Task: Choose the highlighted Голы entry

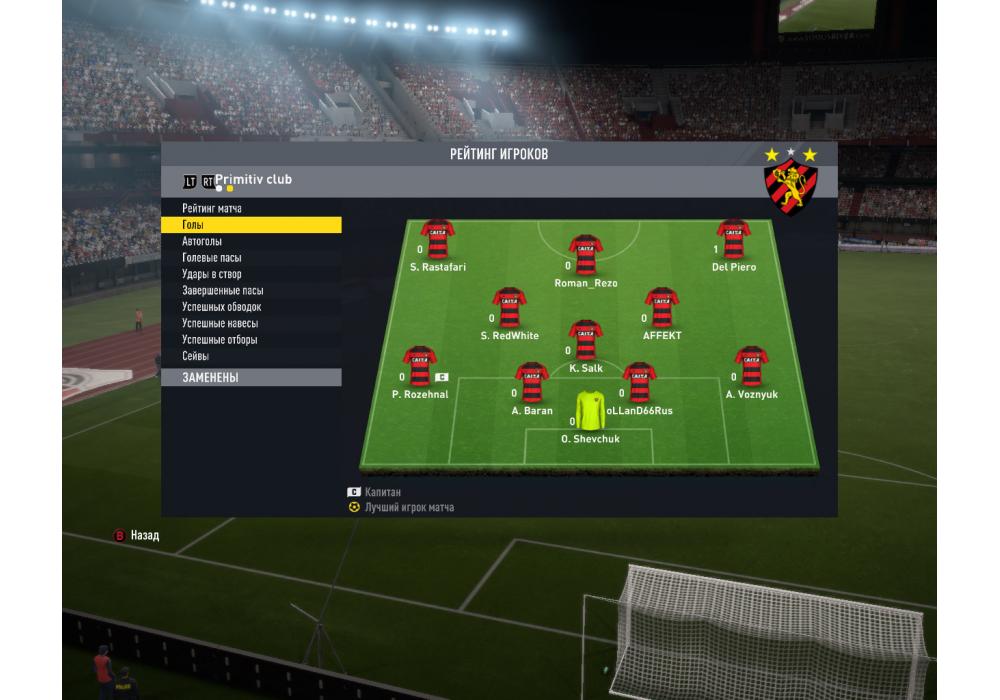Action: (250, 225)
